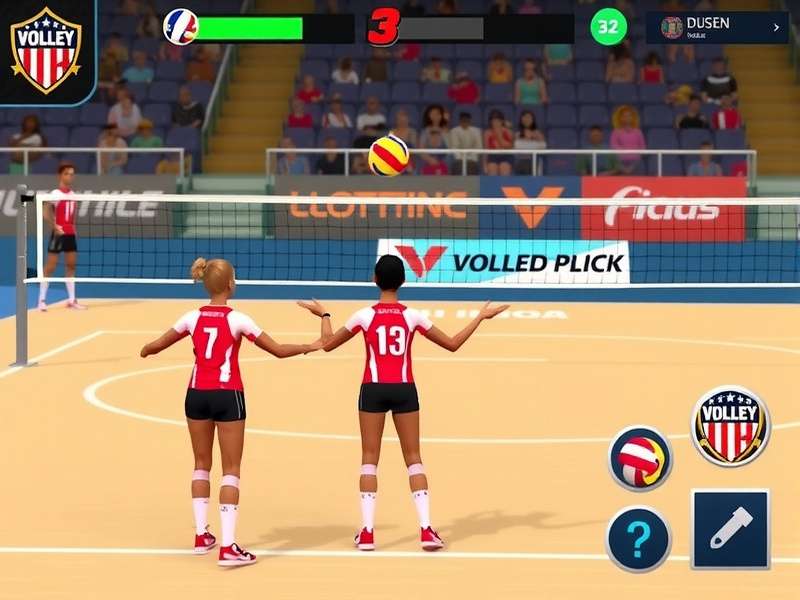Open help with the question mark button
800x600 pixels.
638,539
